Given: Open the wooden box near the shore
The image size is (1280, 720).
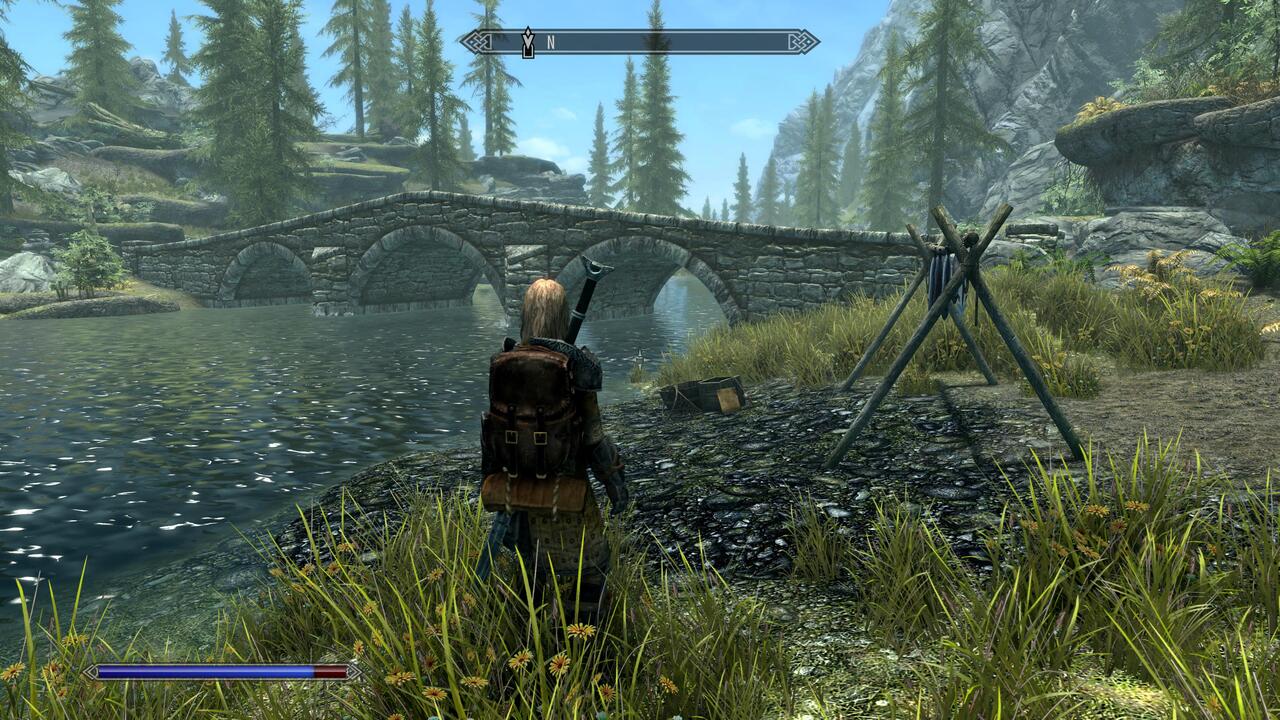Looking at the screenshot, I should coord(707,393).
